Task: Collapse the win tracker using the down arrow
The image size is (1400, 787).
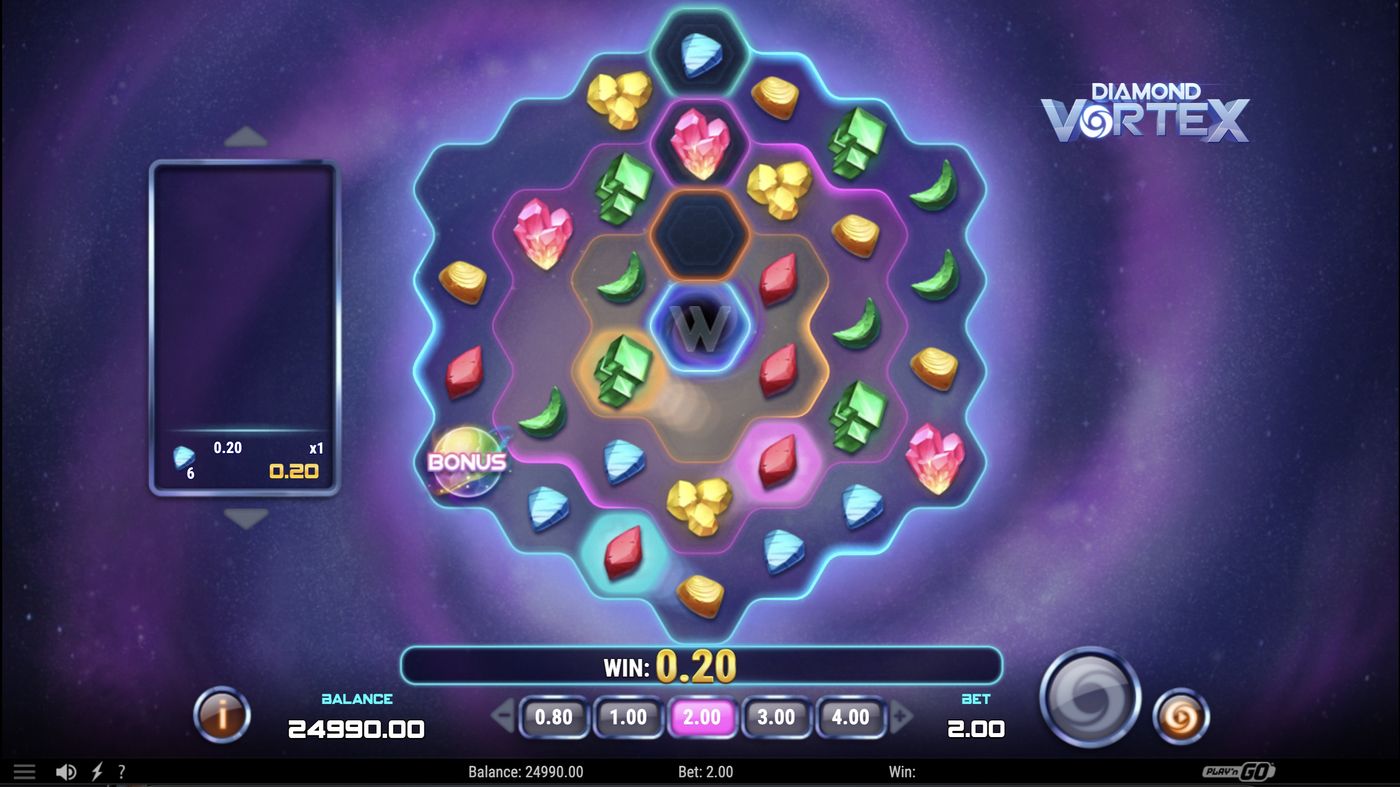Action: coord(246,517)
